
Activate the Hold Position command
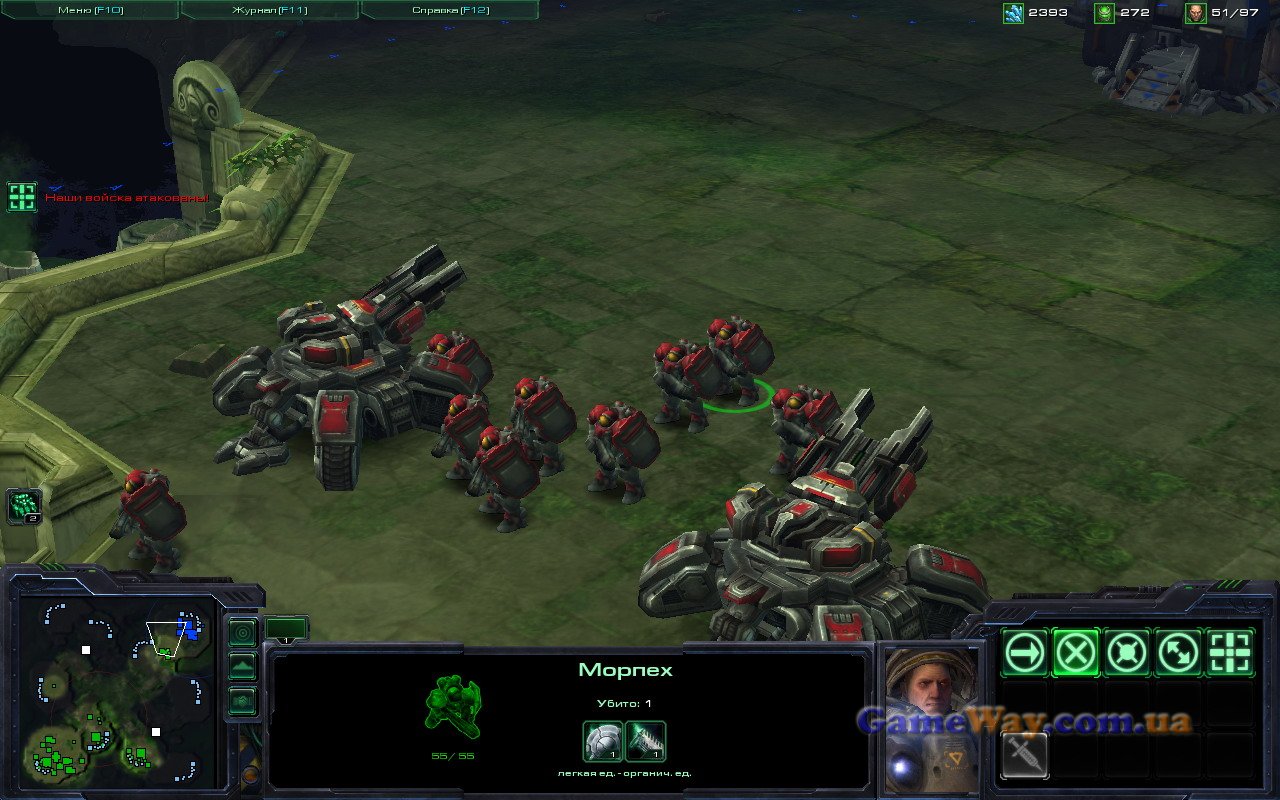pyautogui.click(x=1127, y=654)
